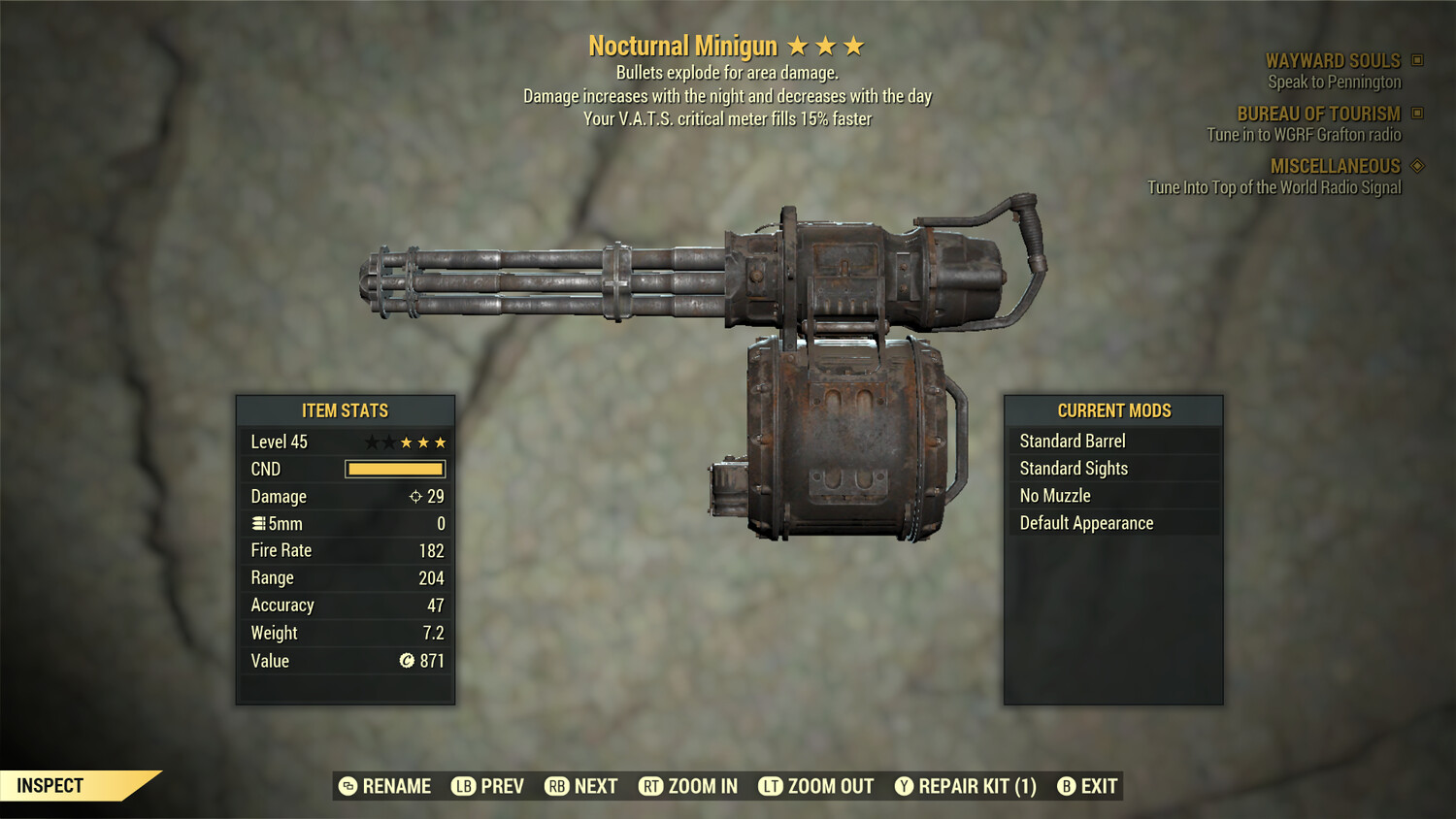Select the 5mm ammo icon in Item Stats
Viewport: 1456px width, 819px height.
click(258, 523)
